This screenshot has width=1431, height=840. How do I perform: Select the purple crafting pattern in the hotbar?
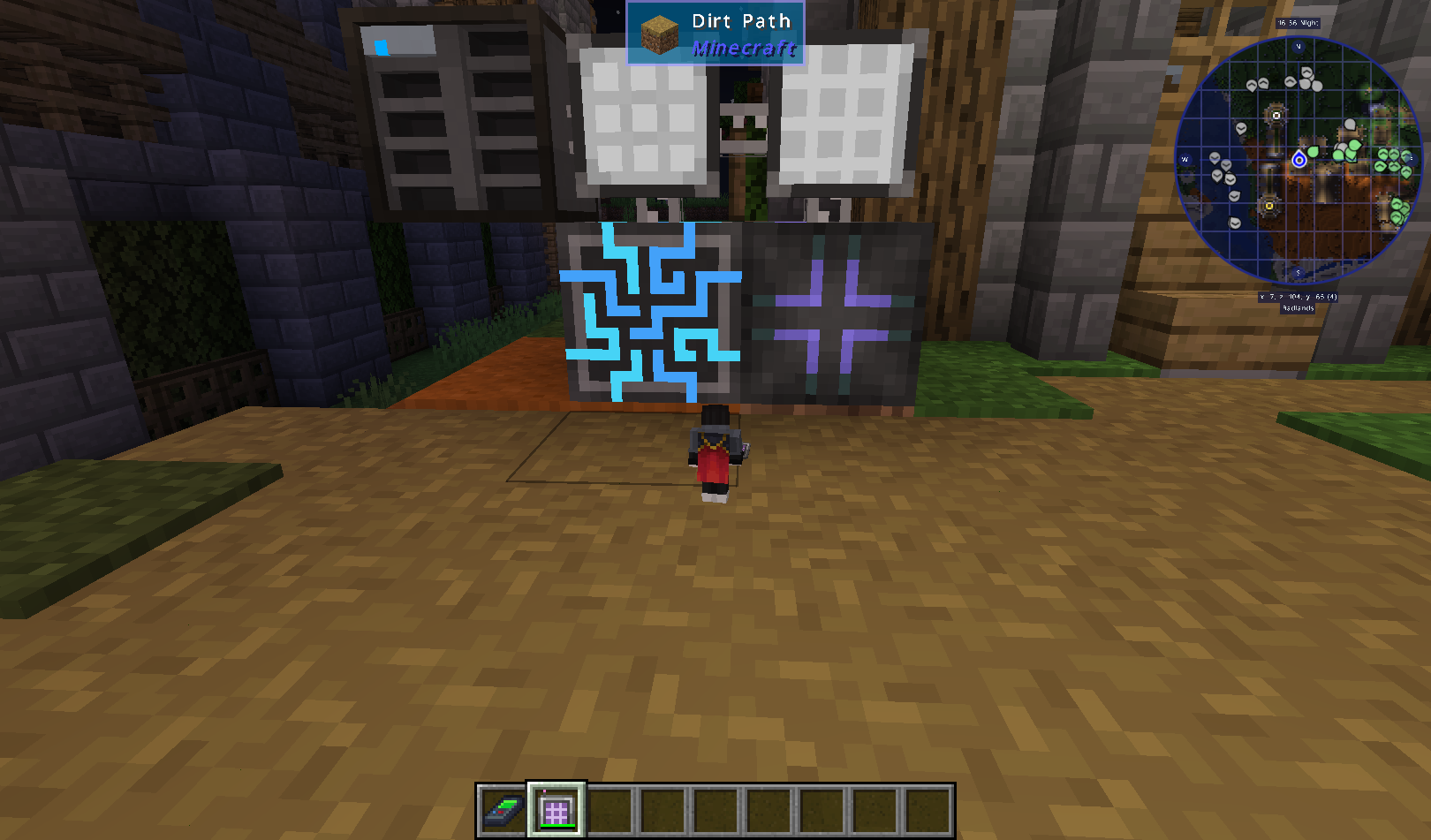pos(556,808)
